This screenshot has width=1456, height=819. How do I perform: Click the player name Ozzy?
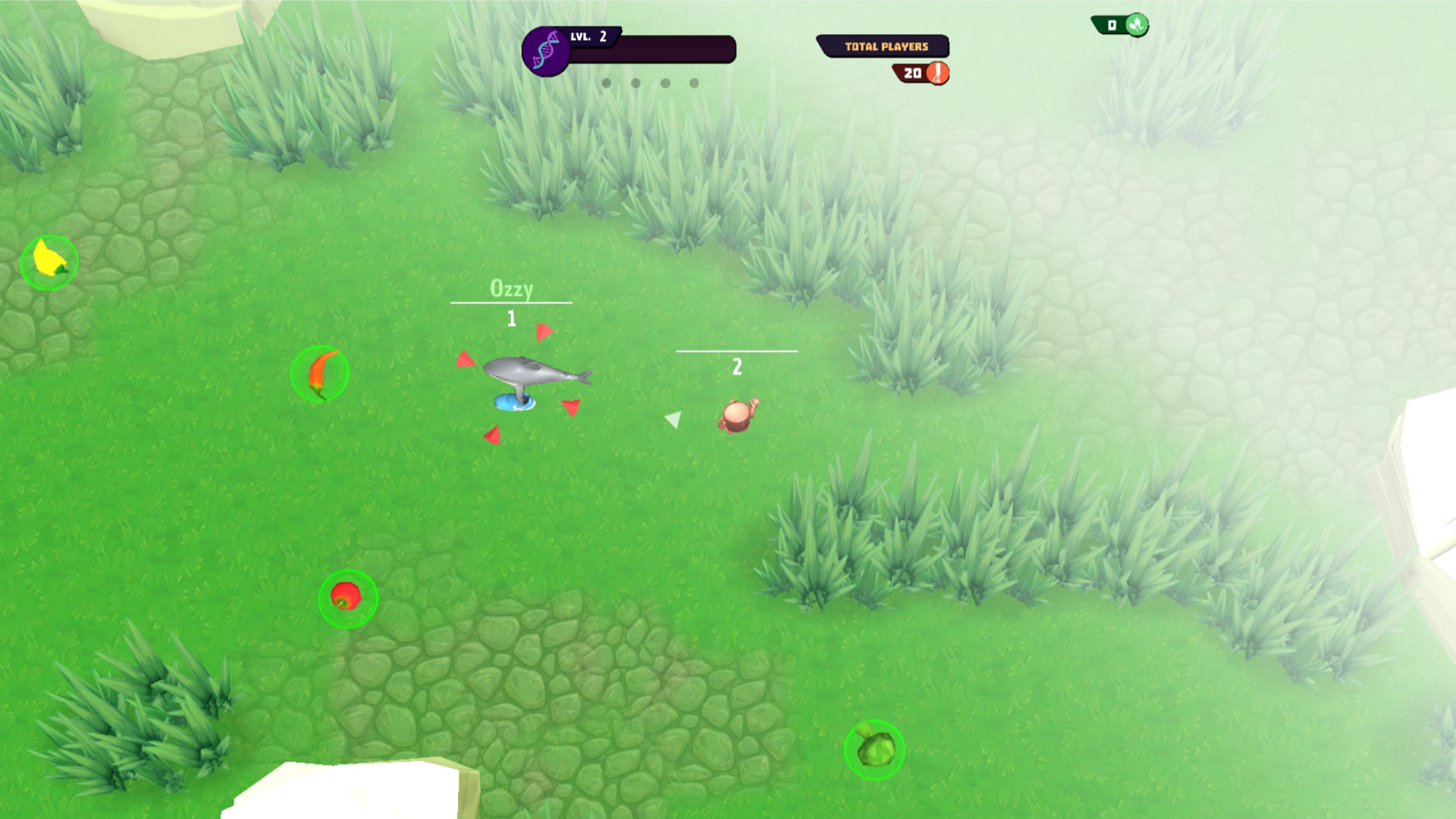tap(511, 289)
